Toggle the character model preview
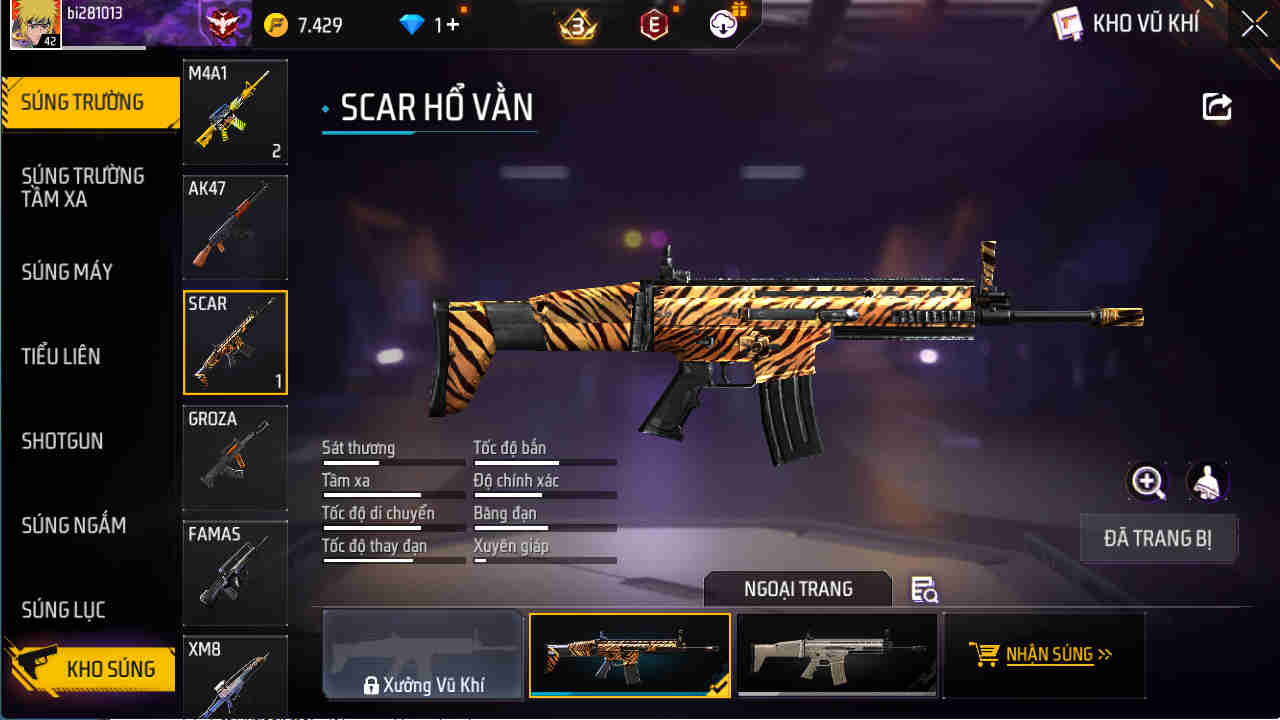Screen dimensions: 1280x720 click(x=1207, y=482)
